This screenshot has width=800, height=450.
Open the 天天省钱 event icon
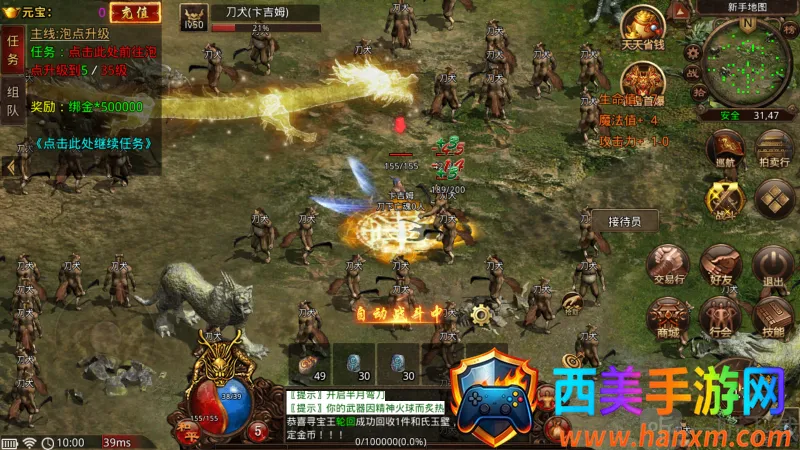(x=644, y=27)
